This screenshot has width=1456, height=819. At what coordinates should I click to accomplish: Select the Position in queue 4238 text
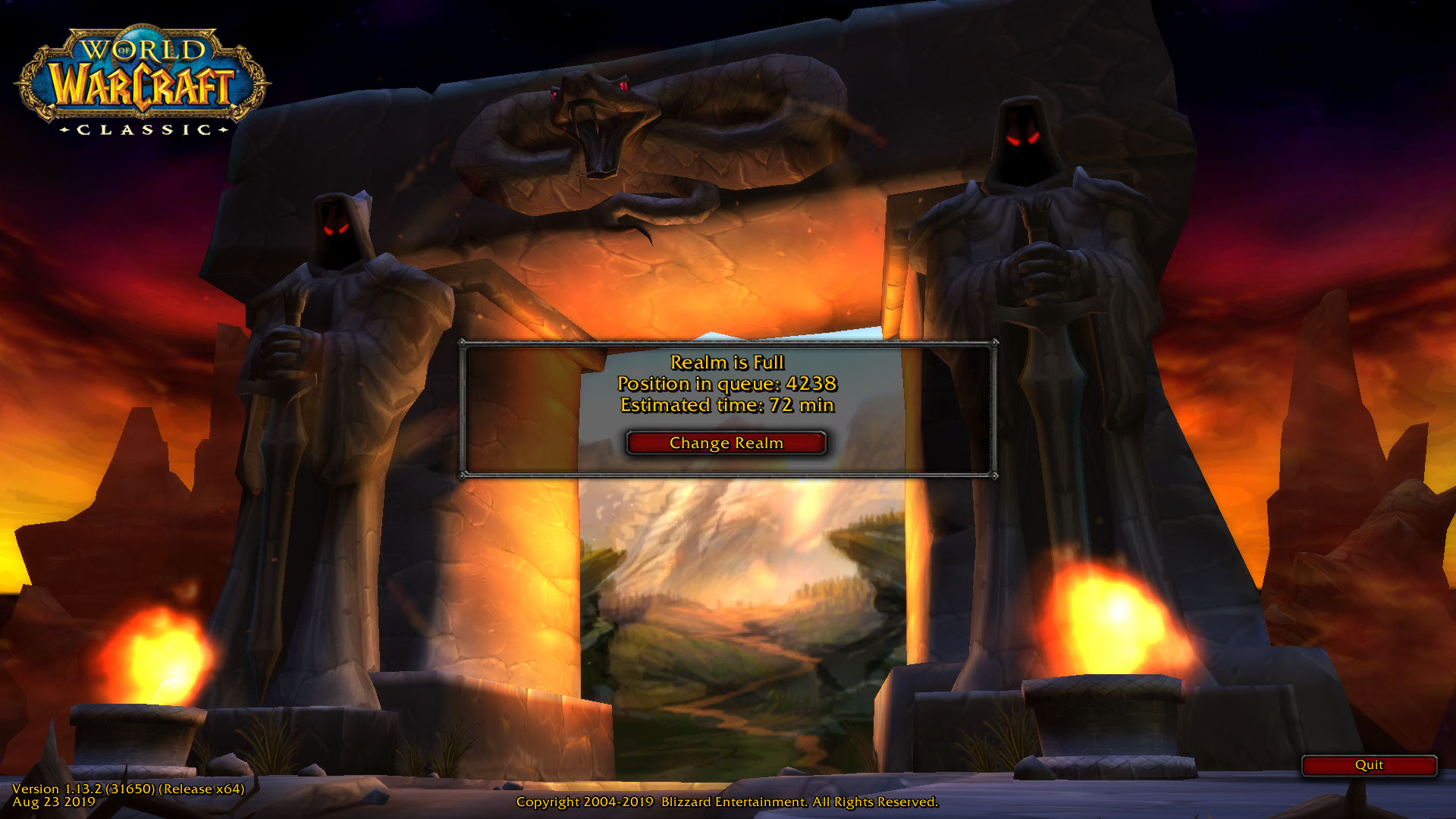point(726,384)
